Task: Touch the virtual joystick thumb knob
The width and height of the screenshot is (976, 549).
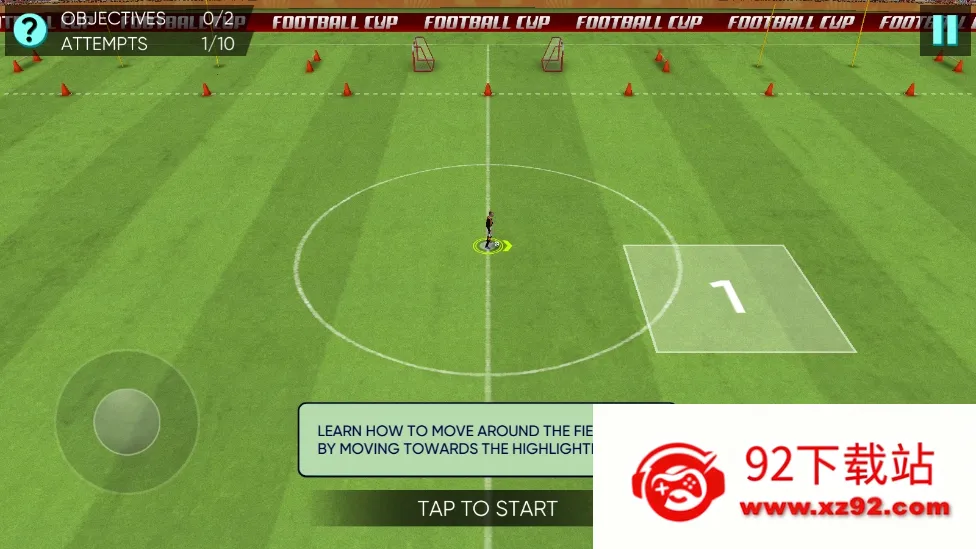Action: pyautogui.click(x=127, y=422)
